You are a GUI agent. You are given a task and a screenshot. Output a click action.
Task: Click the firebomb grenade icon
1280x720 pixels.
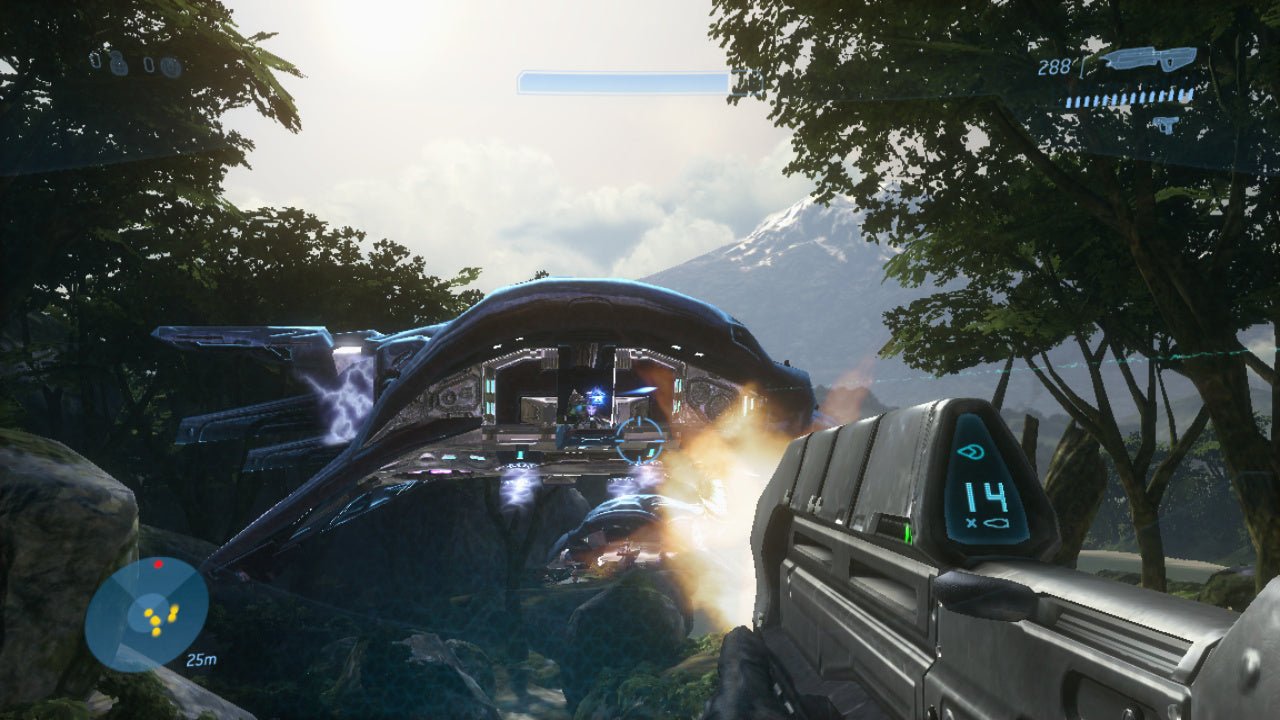point(171,65)
